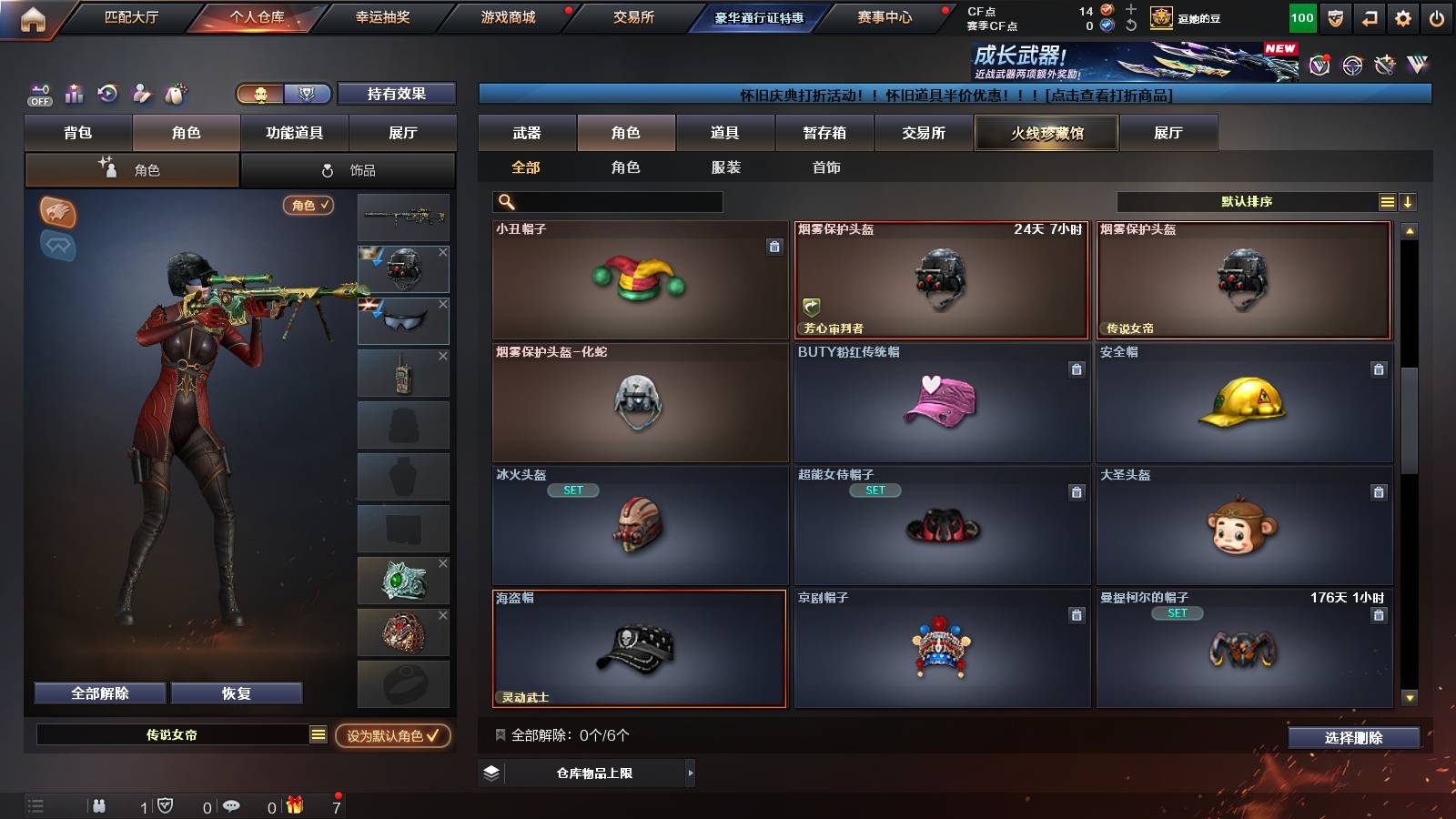Click the power/exit icon top right

coord(1438,16)
